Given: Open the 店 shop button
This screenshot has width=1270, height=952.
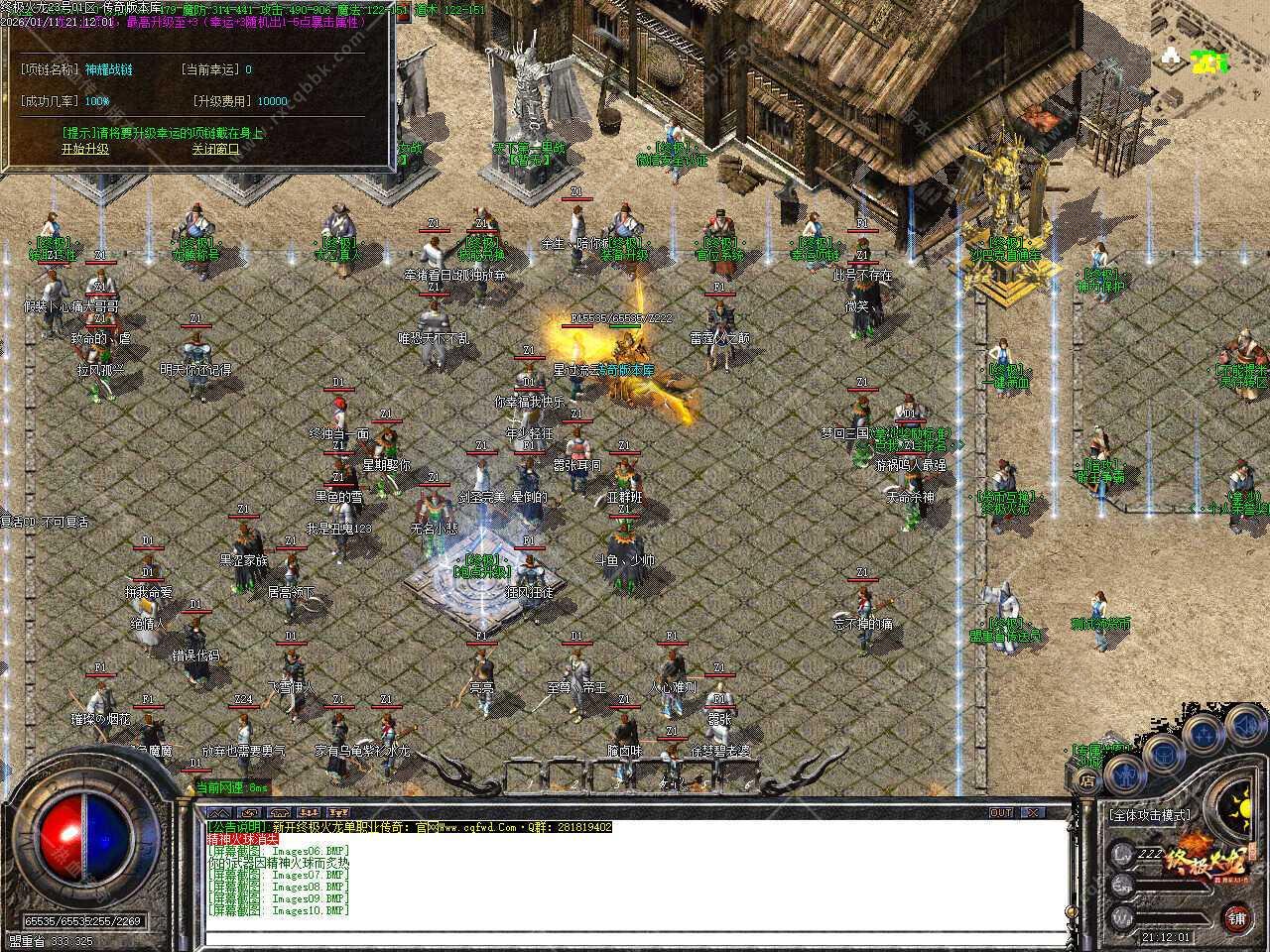Looking at the screenshot, I should (x=1088, y=781).
